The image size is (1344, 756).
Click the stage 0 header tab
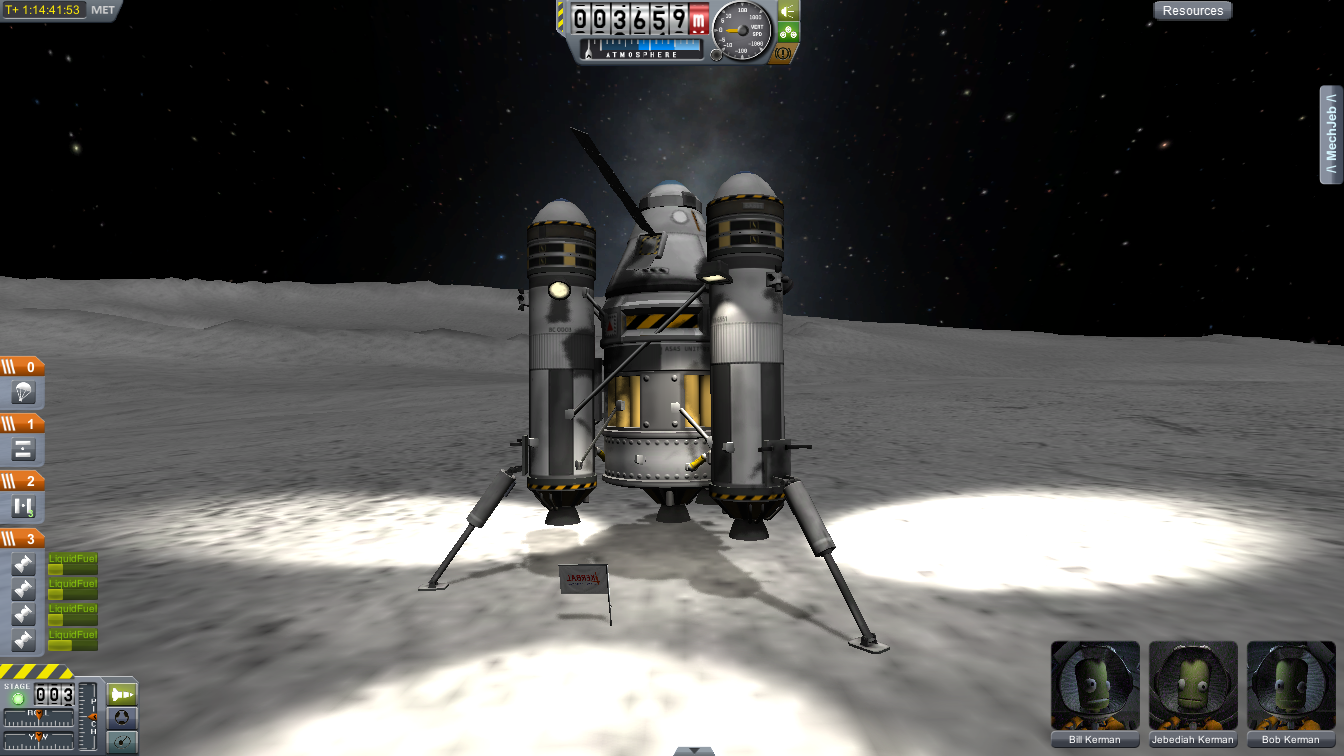pyautogui.click(x=22, y=367)
